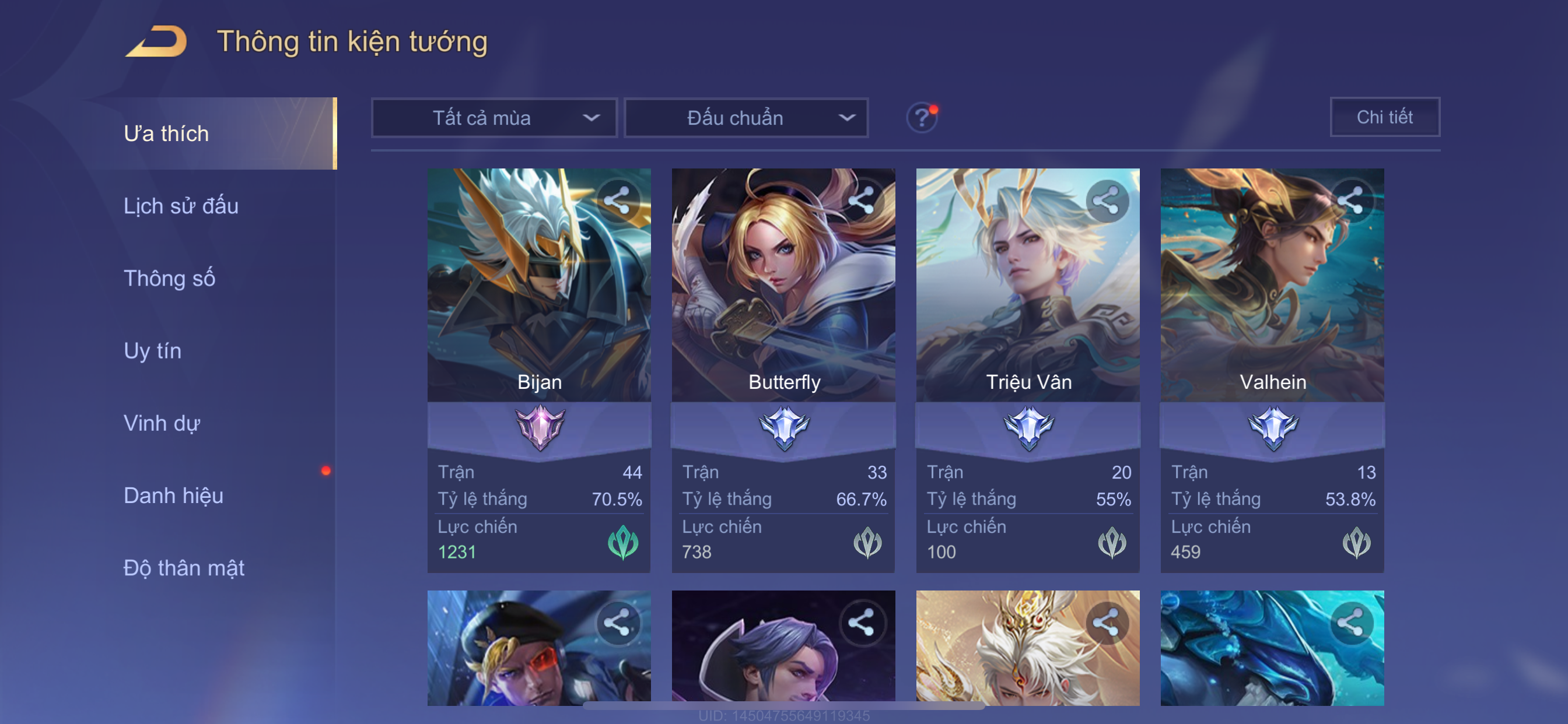Image resolution: width=1568 pixels, height=724 pixels.
Task: Share Bijan's hero stats
Action: pos(617,200)
